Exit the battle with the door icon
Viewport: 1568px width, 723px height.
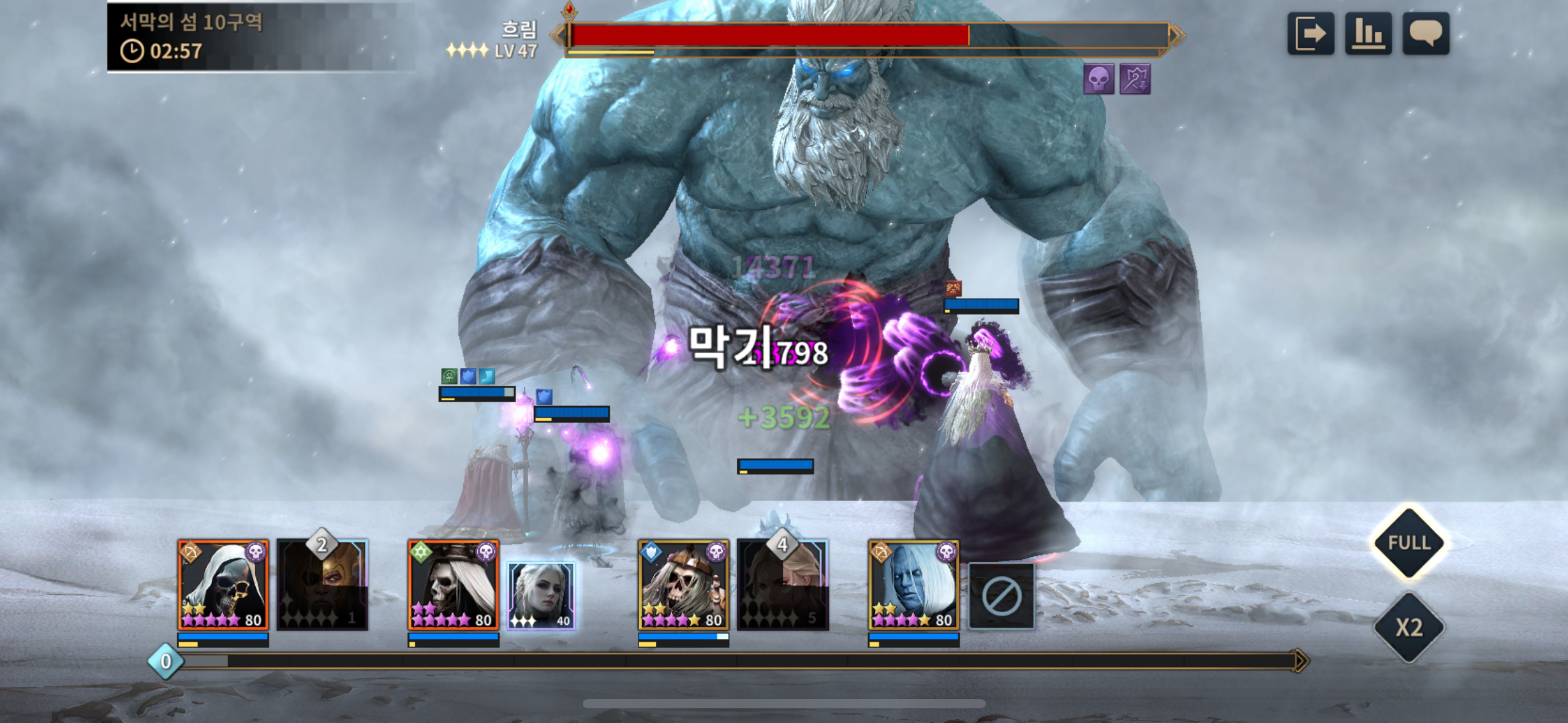[1310, 34]
